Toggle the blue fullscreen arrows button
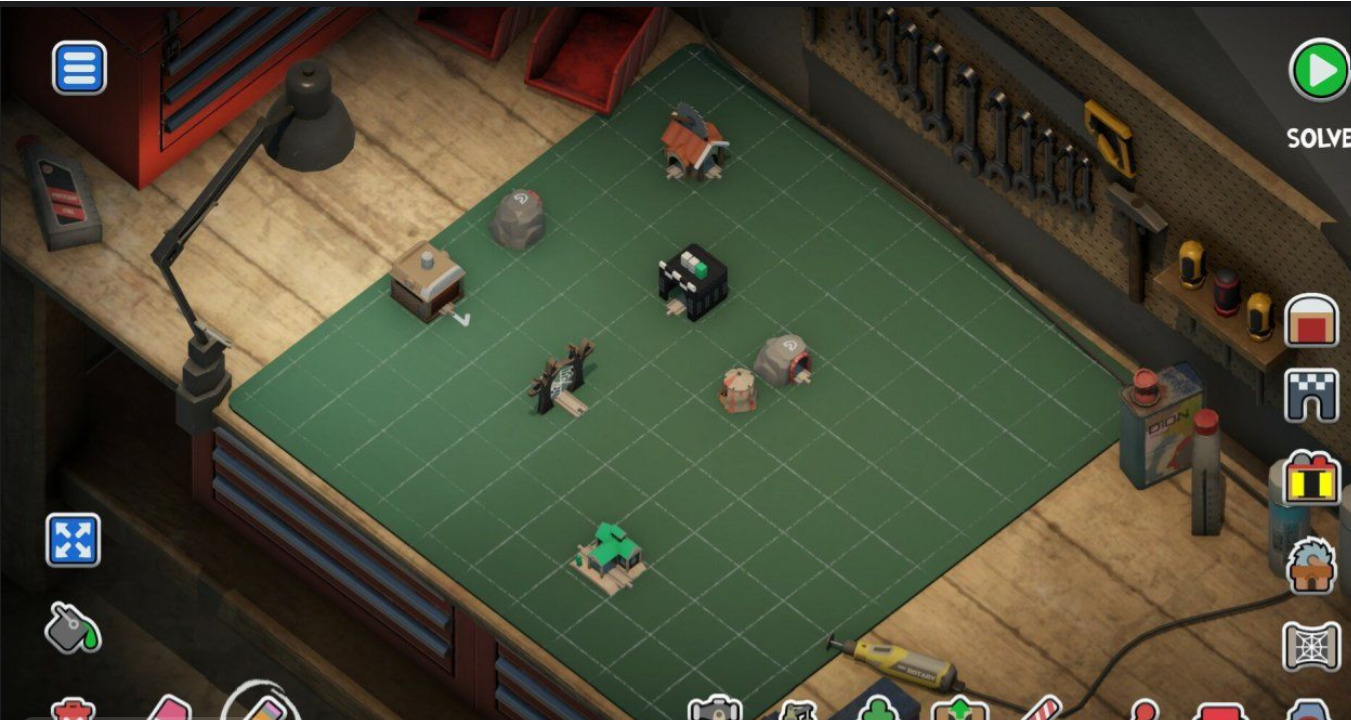 pyautogui.click(x=73, y=540)
